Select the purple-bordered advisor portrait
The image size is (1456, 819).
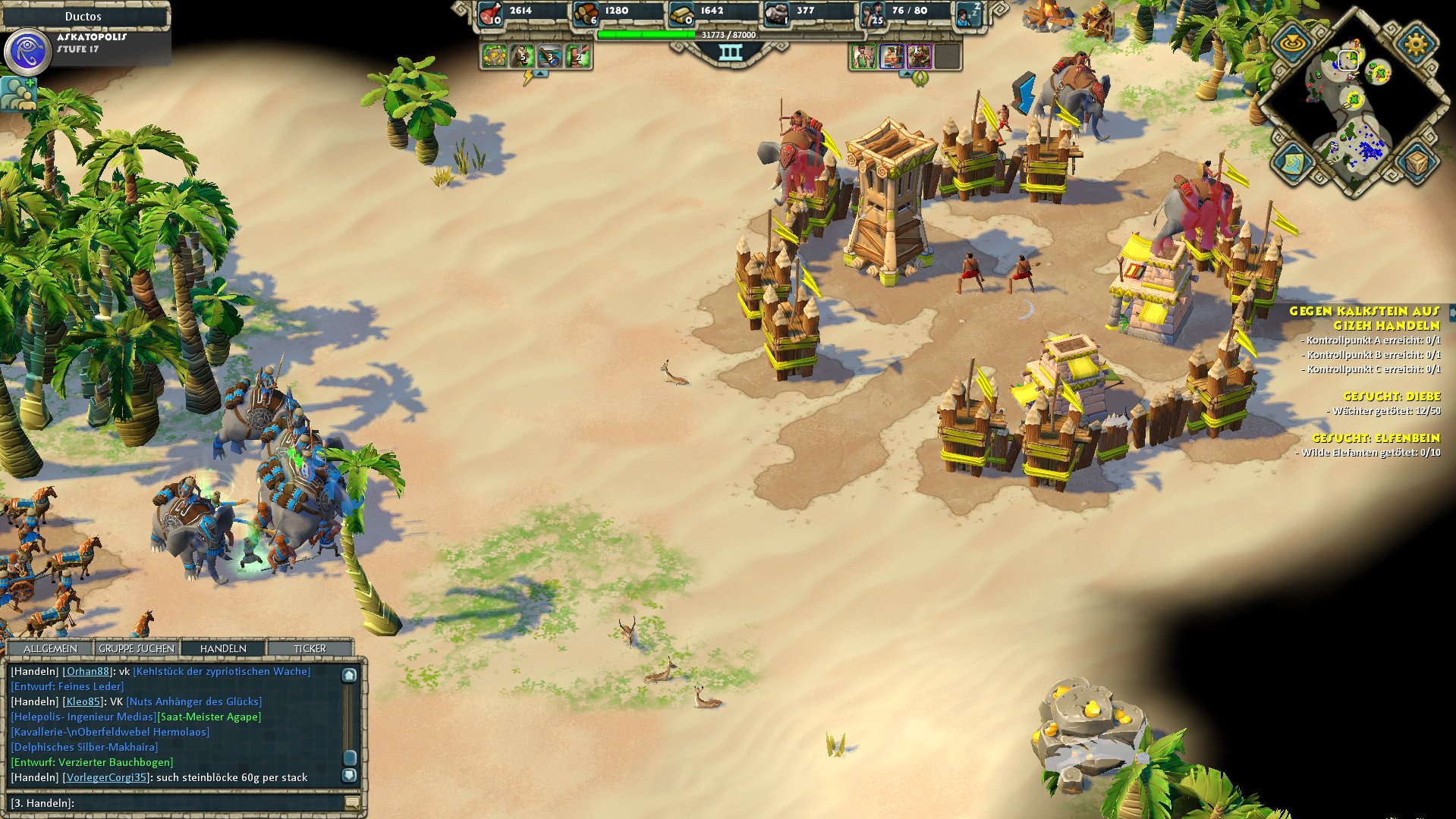pyautogui.click(x=919, y=56)
